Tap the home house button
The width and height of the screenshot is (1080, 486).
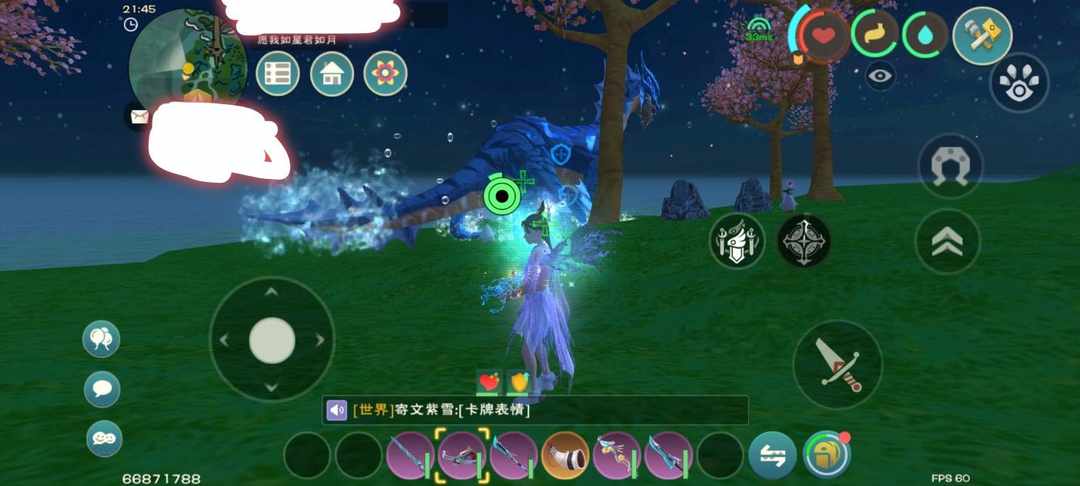point(332,74)
